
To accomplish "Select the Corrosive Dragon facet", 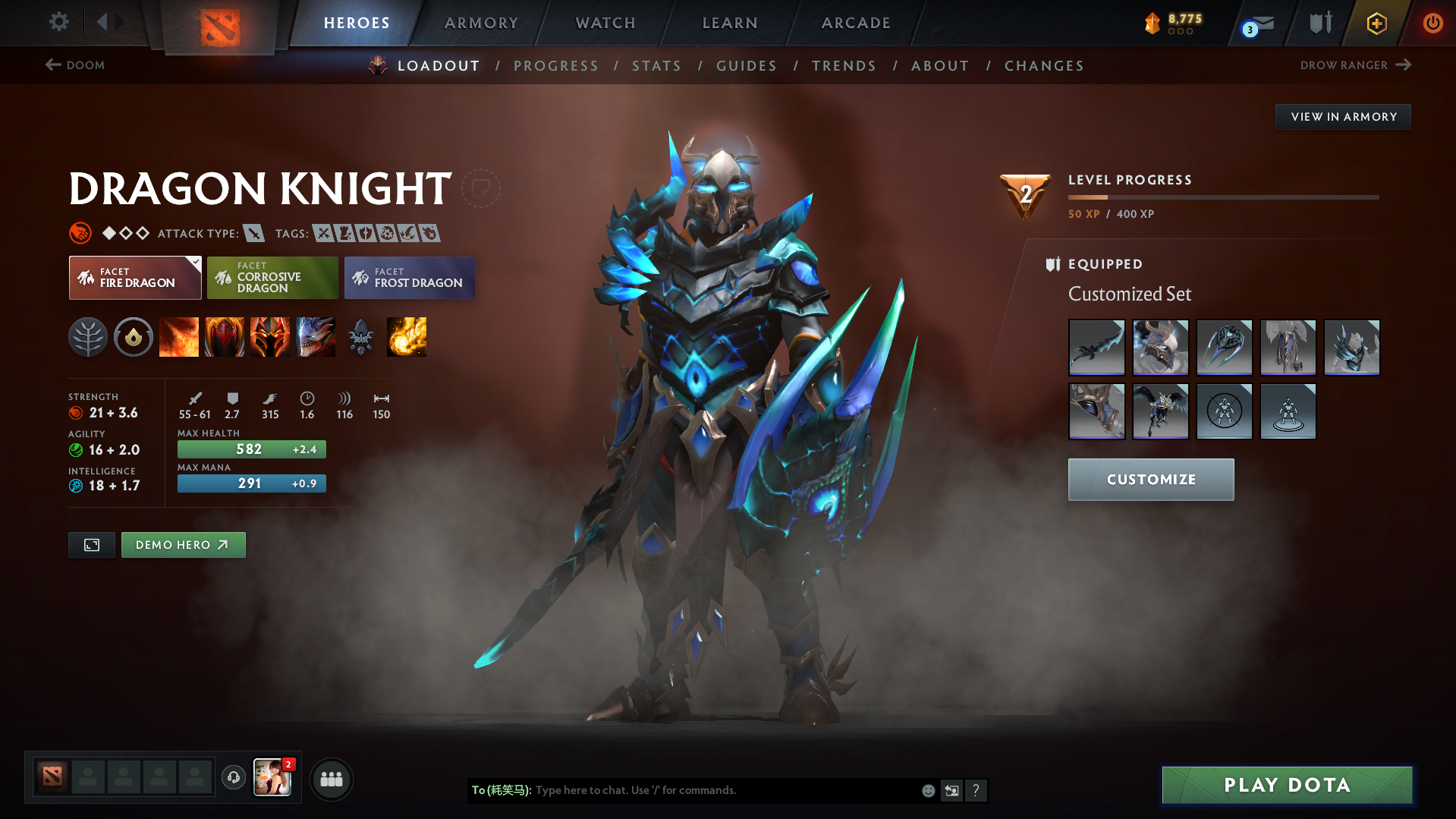I will [x=272, y=277].
